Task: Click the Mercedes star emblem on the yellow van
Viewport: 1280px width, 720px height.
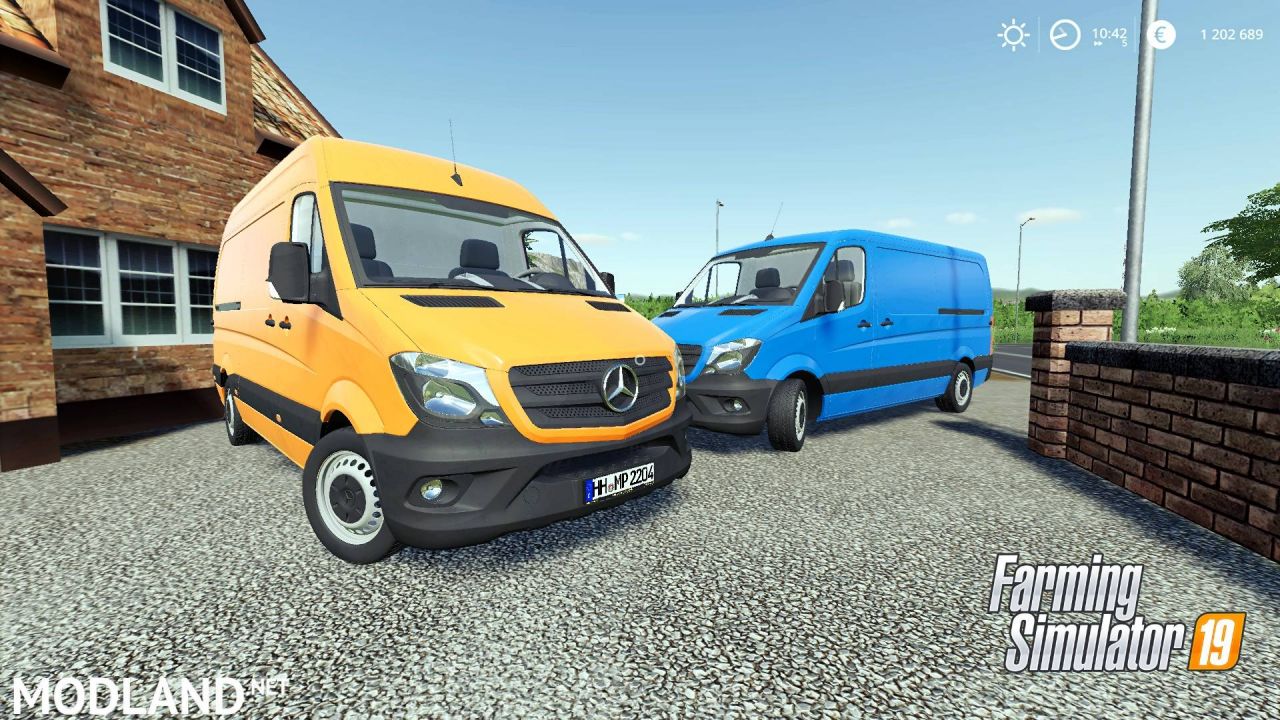Action: click(620, 388)
